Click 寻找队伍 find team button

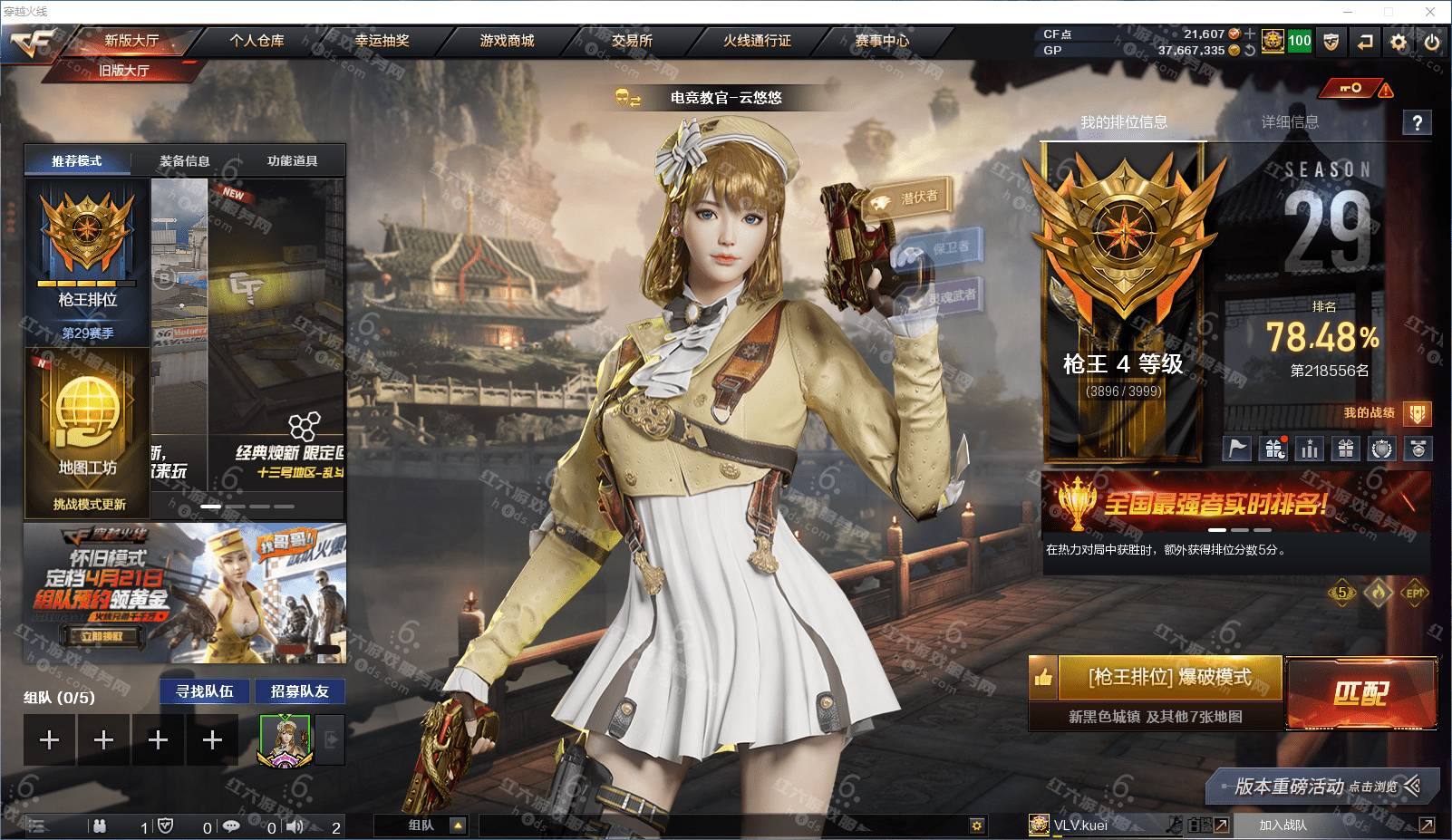[x=205, y=691]
